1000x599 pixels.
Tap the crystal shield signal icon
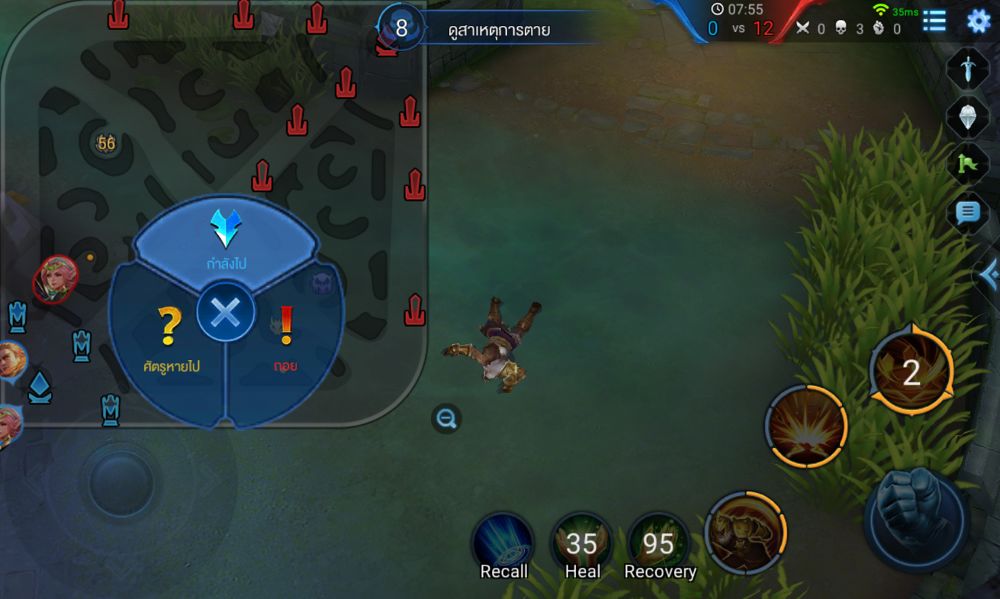tap(967, 115)
